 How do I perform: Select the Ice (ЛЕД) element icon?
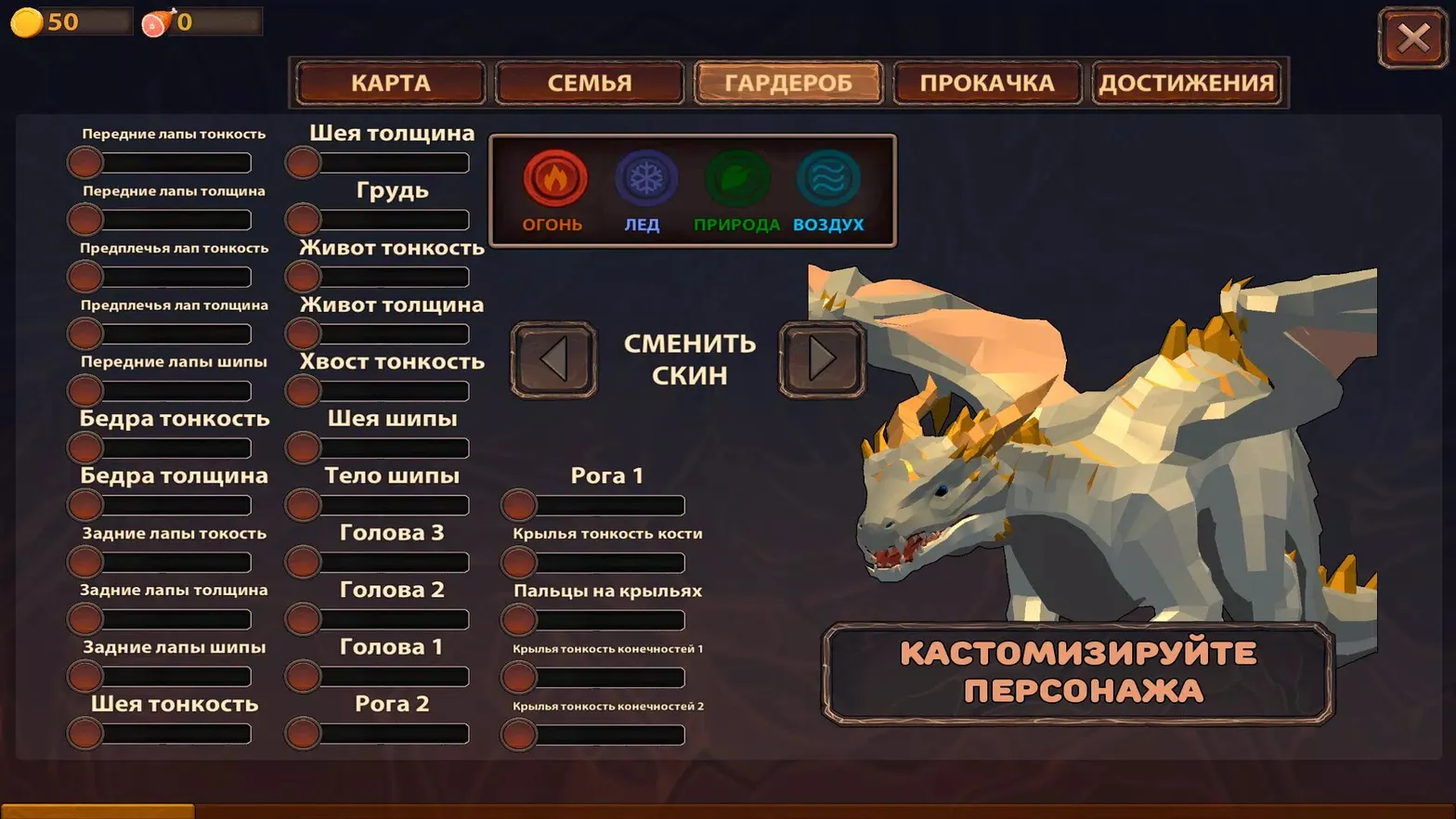[x=646, y=178]
